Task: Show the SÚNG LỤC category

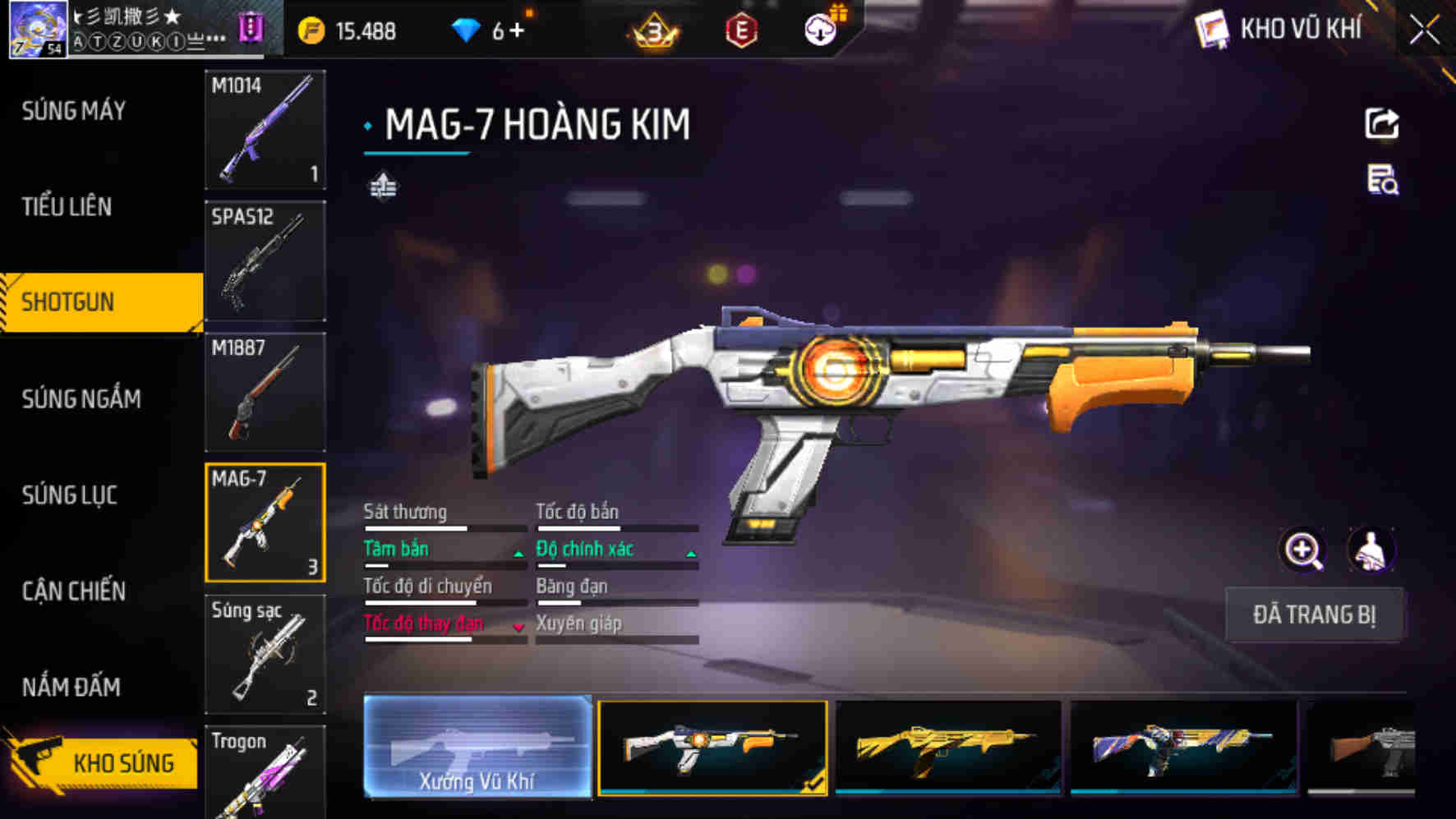Action: pos(70,495)
